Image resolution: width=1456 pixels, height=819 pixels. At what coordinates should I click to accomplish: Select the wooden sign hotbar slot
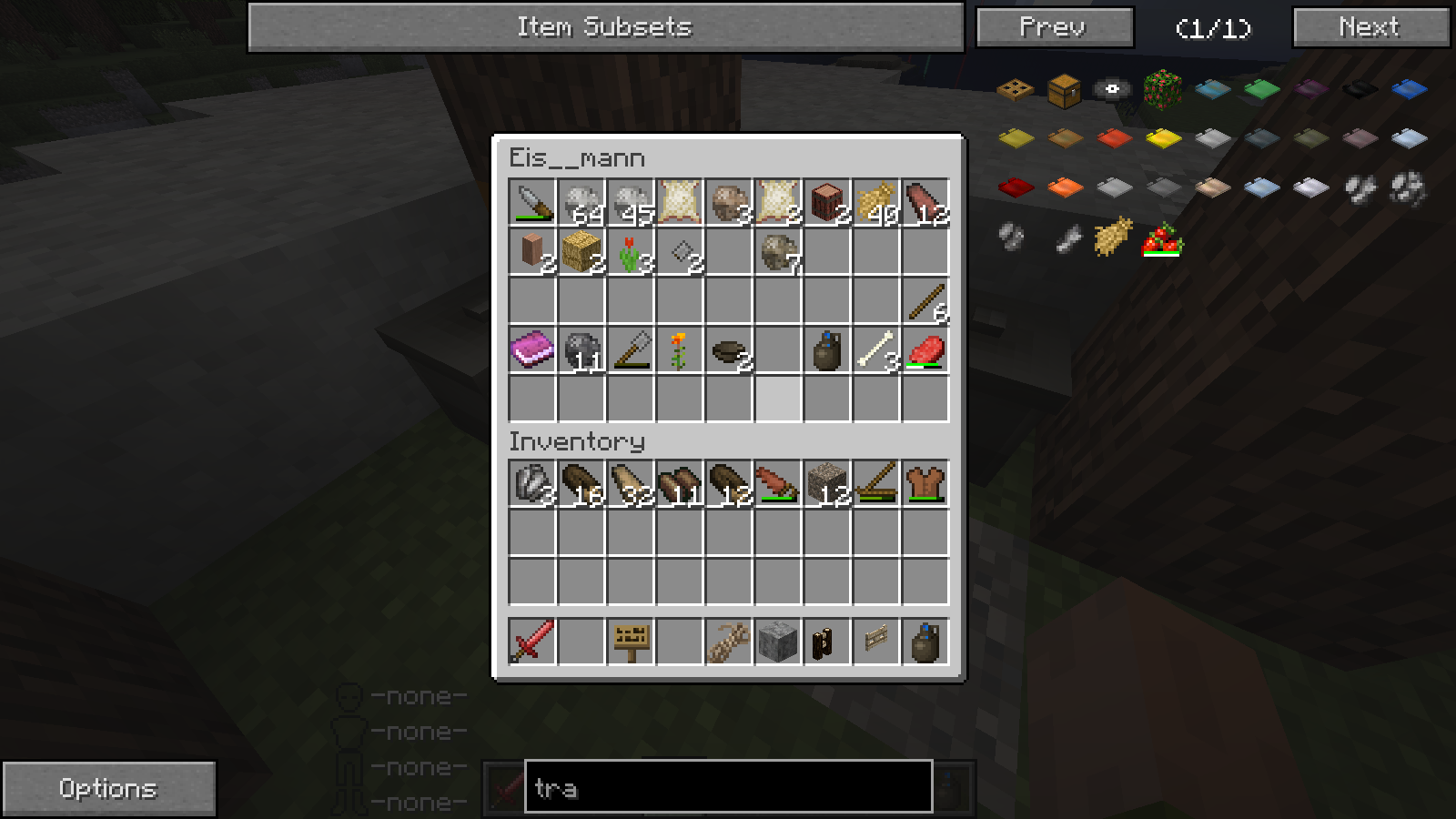[x=631, y=642]
